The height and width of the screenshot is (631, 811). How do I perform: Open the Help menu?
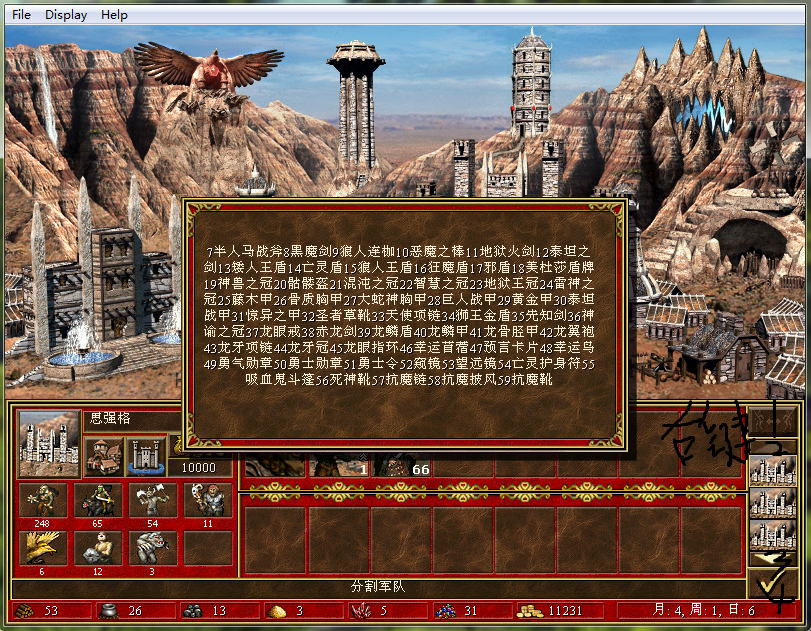(114, 15)
